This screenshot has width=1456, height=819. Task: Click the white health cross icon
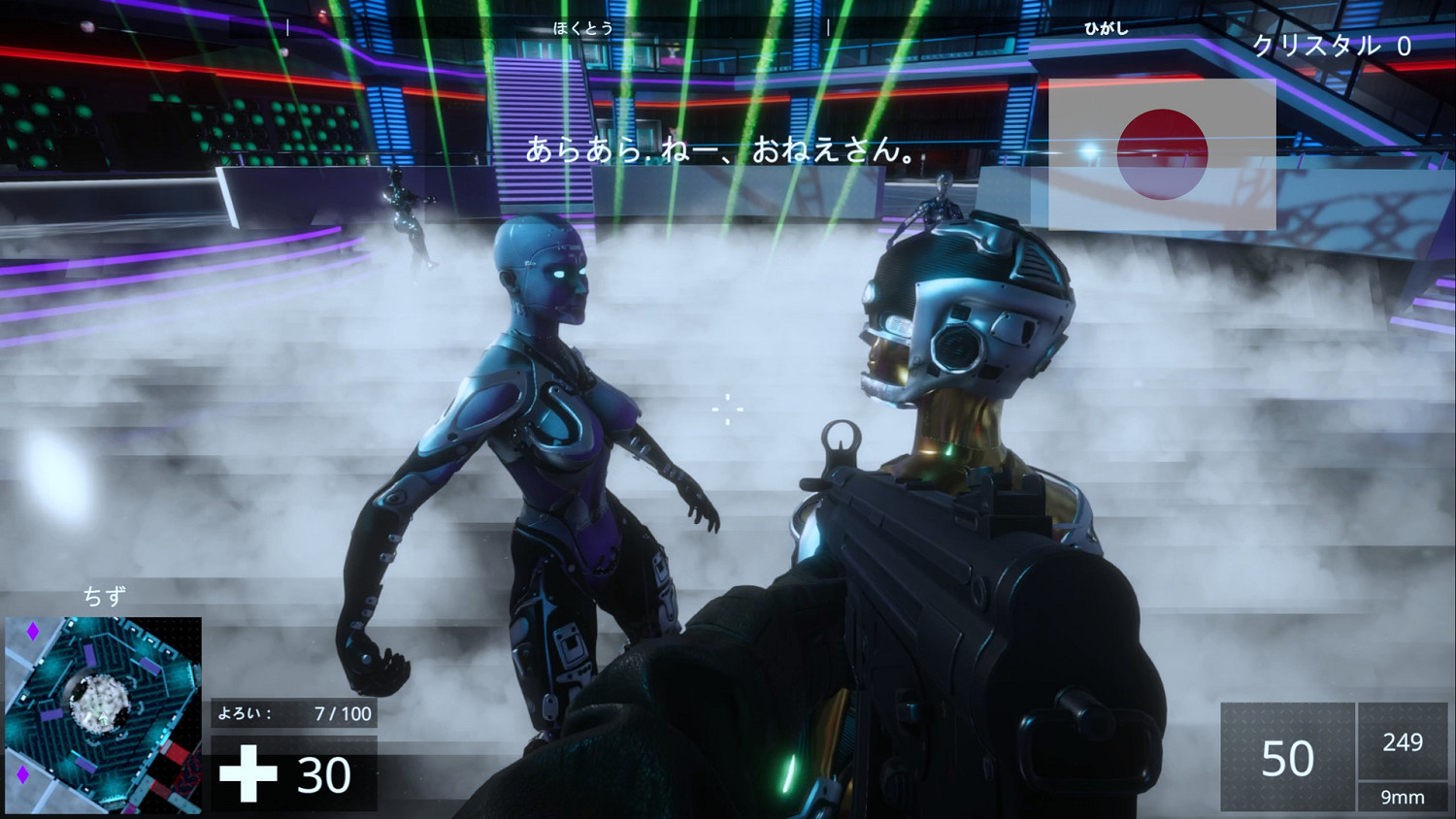pos(250,773)
